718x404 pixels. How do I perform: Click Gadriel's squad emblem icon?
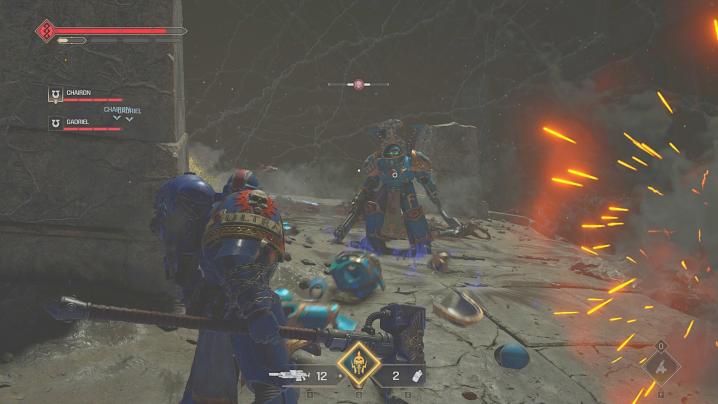[x=54, y=123]
